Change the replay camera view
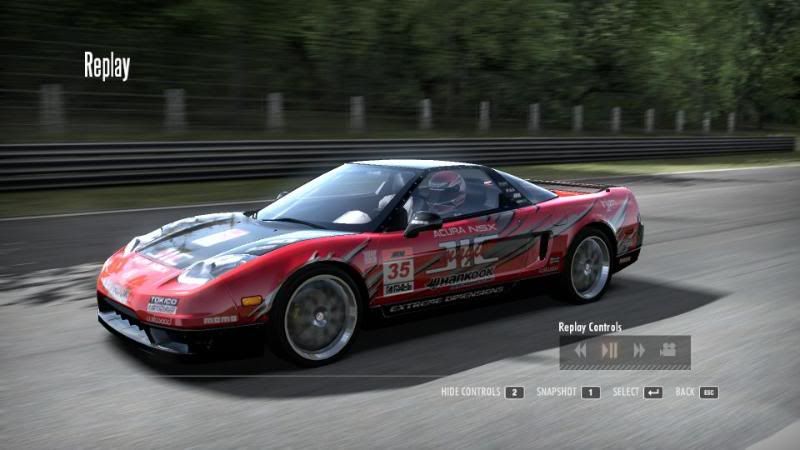 (667, 350)
